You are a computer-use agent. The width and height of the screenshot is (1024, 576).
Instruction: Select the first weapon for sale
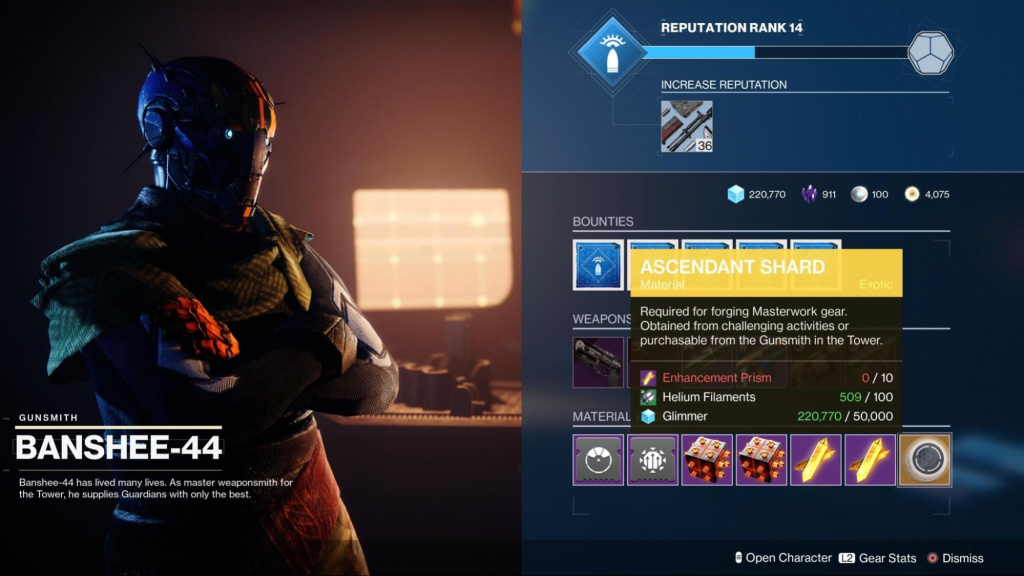(x=598, y=362)
